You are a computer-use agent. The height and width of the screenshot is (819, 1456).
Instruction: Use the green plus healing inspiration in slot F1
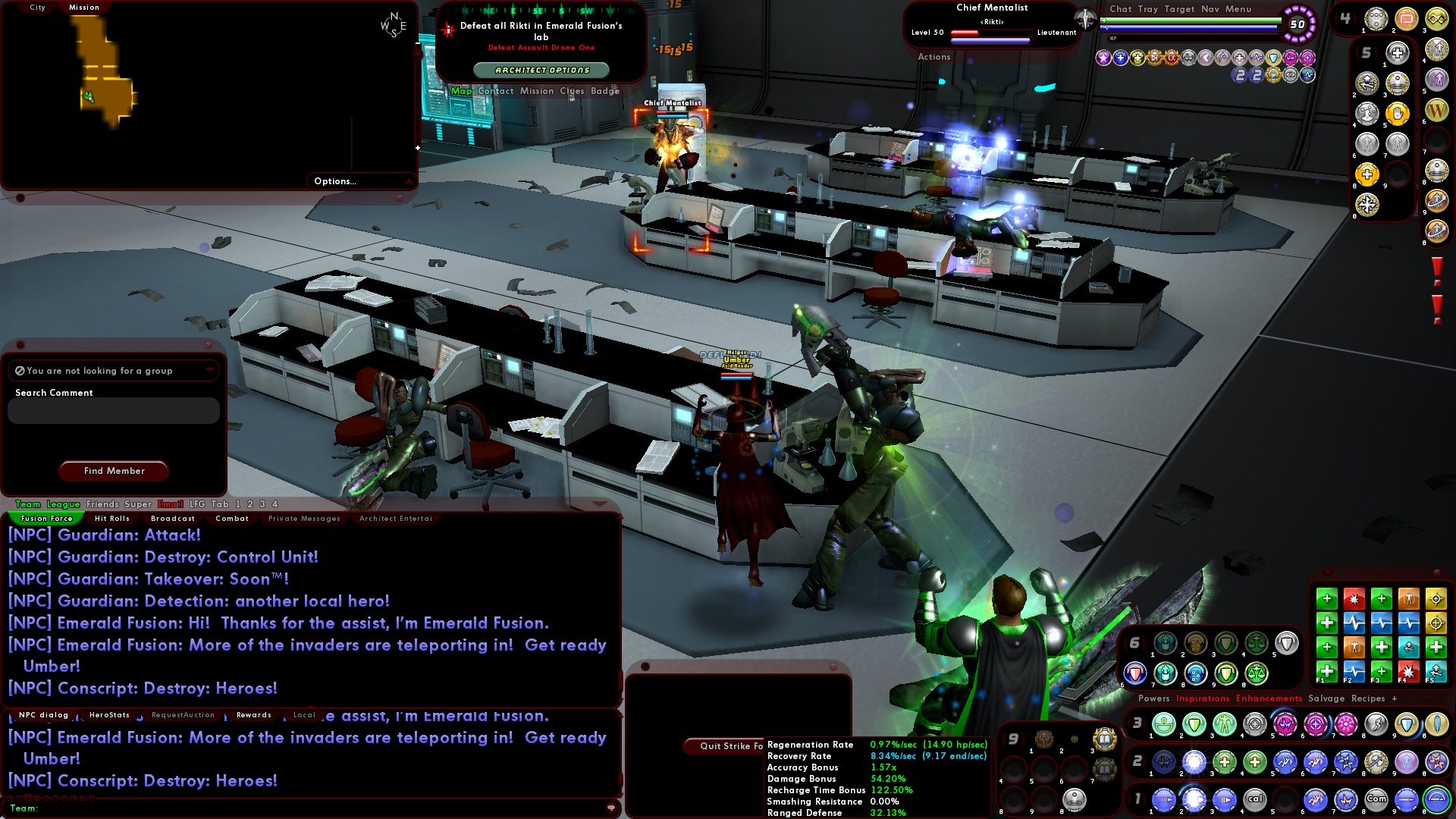(x=1327, y=672)
